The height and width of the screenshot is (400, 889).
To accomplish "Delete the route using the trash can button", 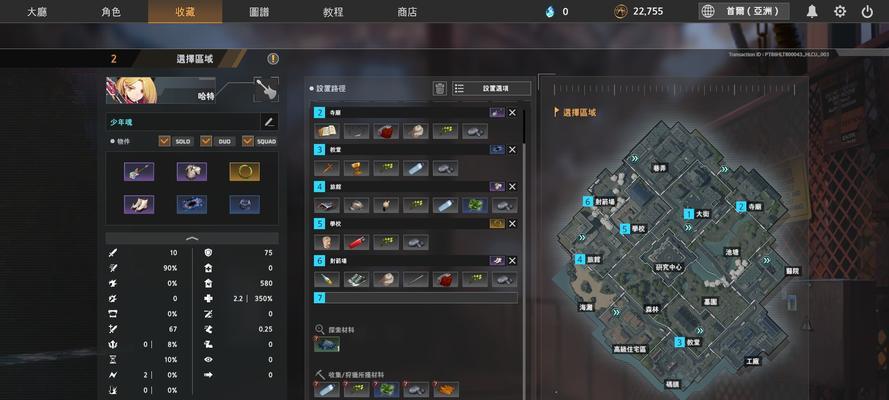I will point(439,88).
